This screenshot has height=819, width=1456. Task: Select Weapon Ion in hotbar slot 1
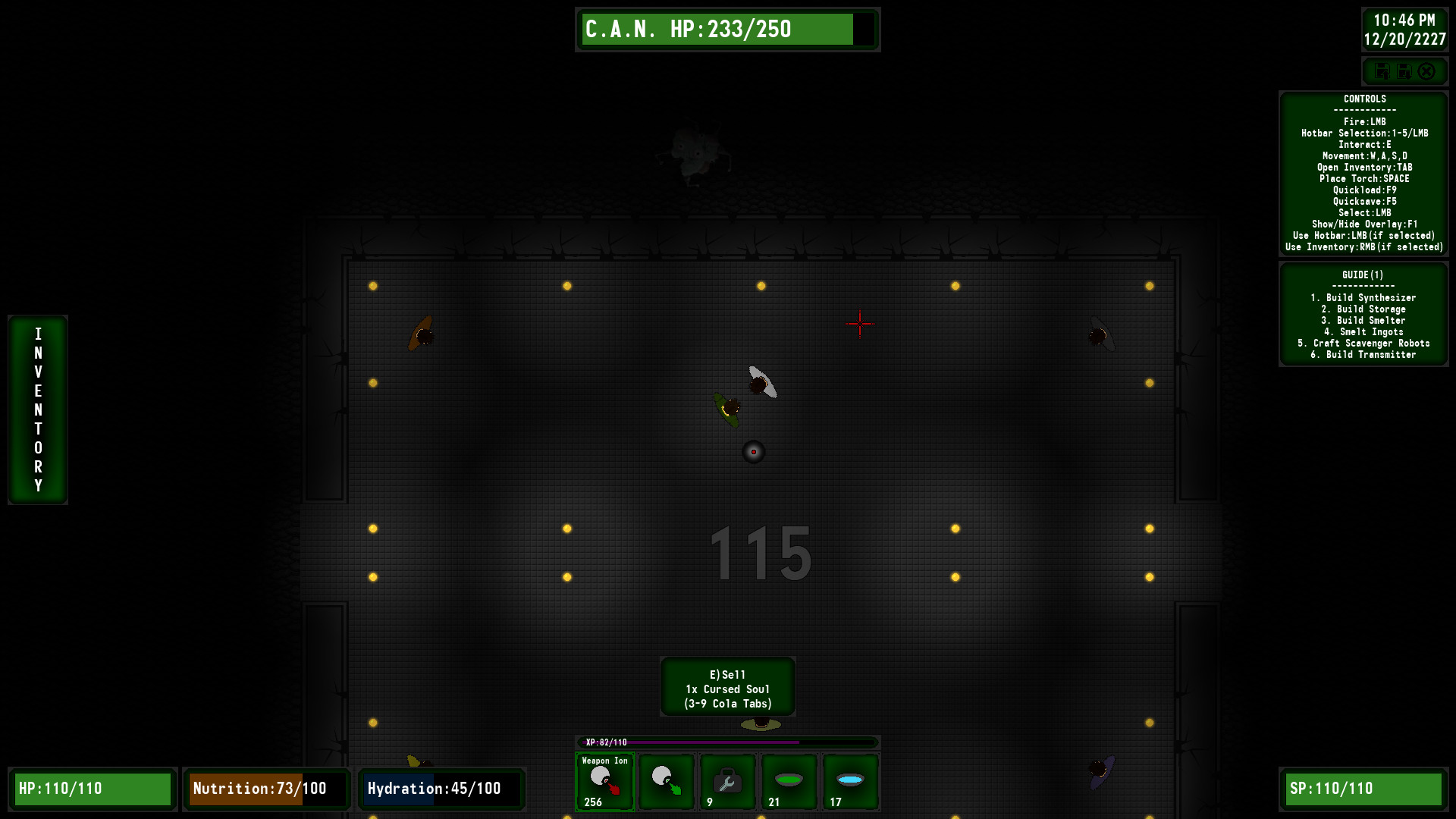(x=604, y=782)
